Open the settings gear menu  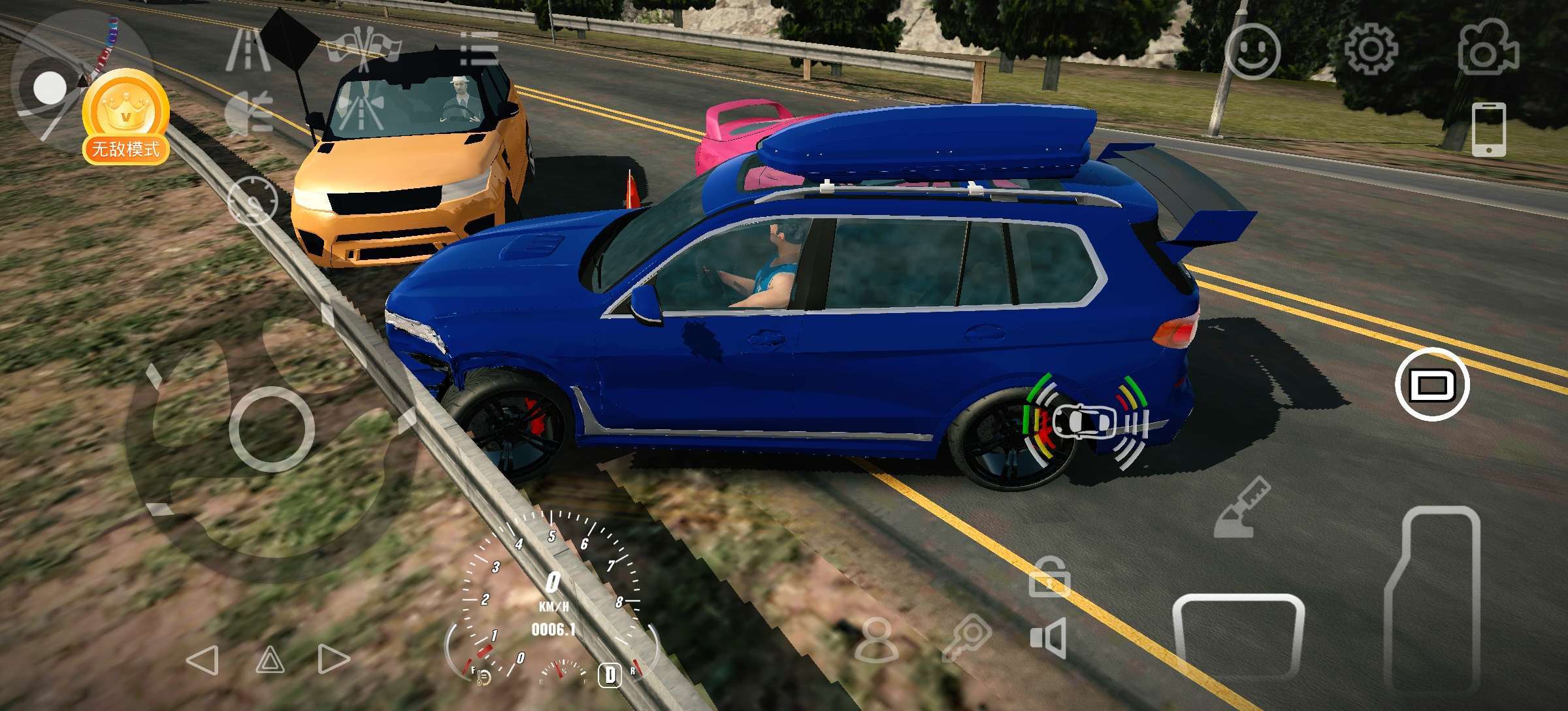tap(1371, 50)
